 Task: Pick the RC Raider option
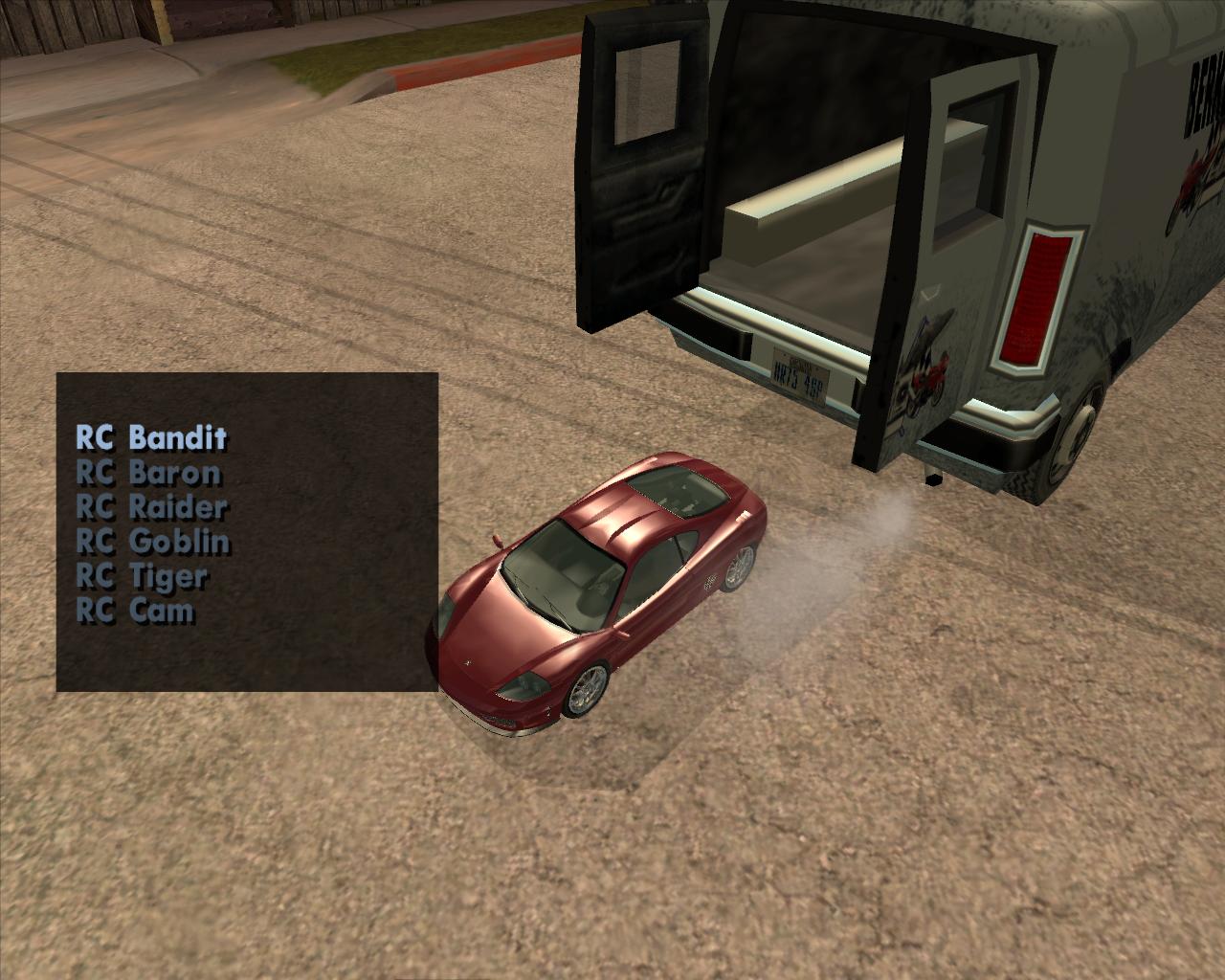pyautogui.click(x=151, y=506)
